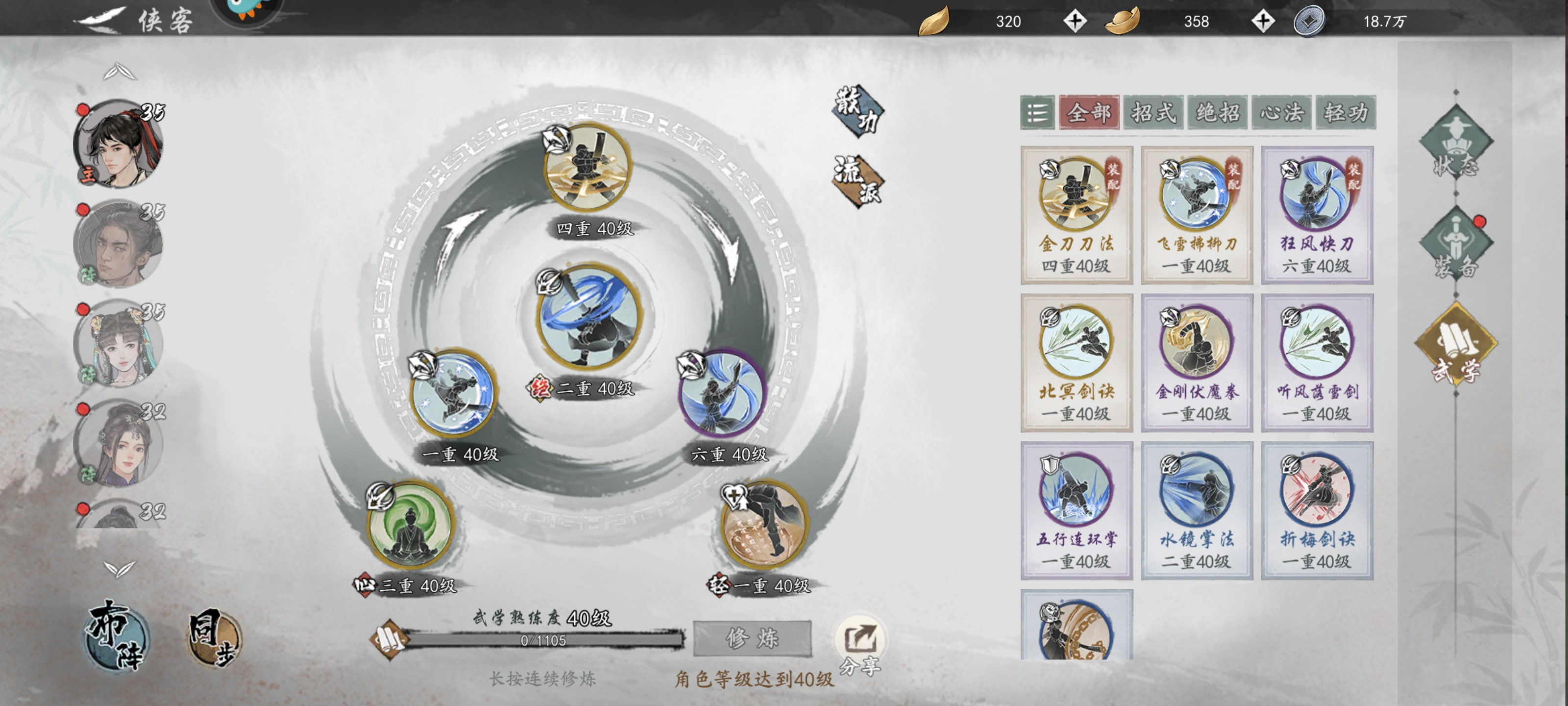The width and height of the screenshot is (1568, 706).
Task: Show the 心法 skills tab
Action: [x=1282, y=113]
